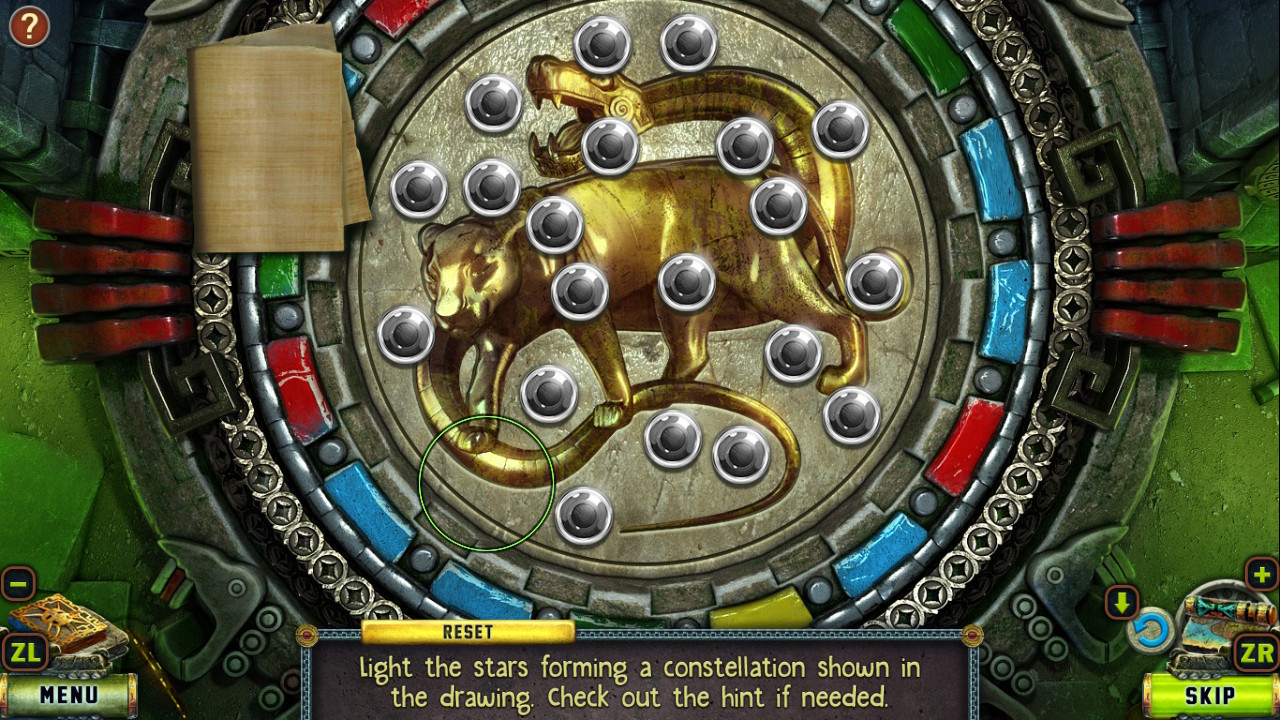The width and height of the screenshot is (1280, 720).
Task: Click the ZR shoulder button badge
Action: 1255,652
